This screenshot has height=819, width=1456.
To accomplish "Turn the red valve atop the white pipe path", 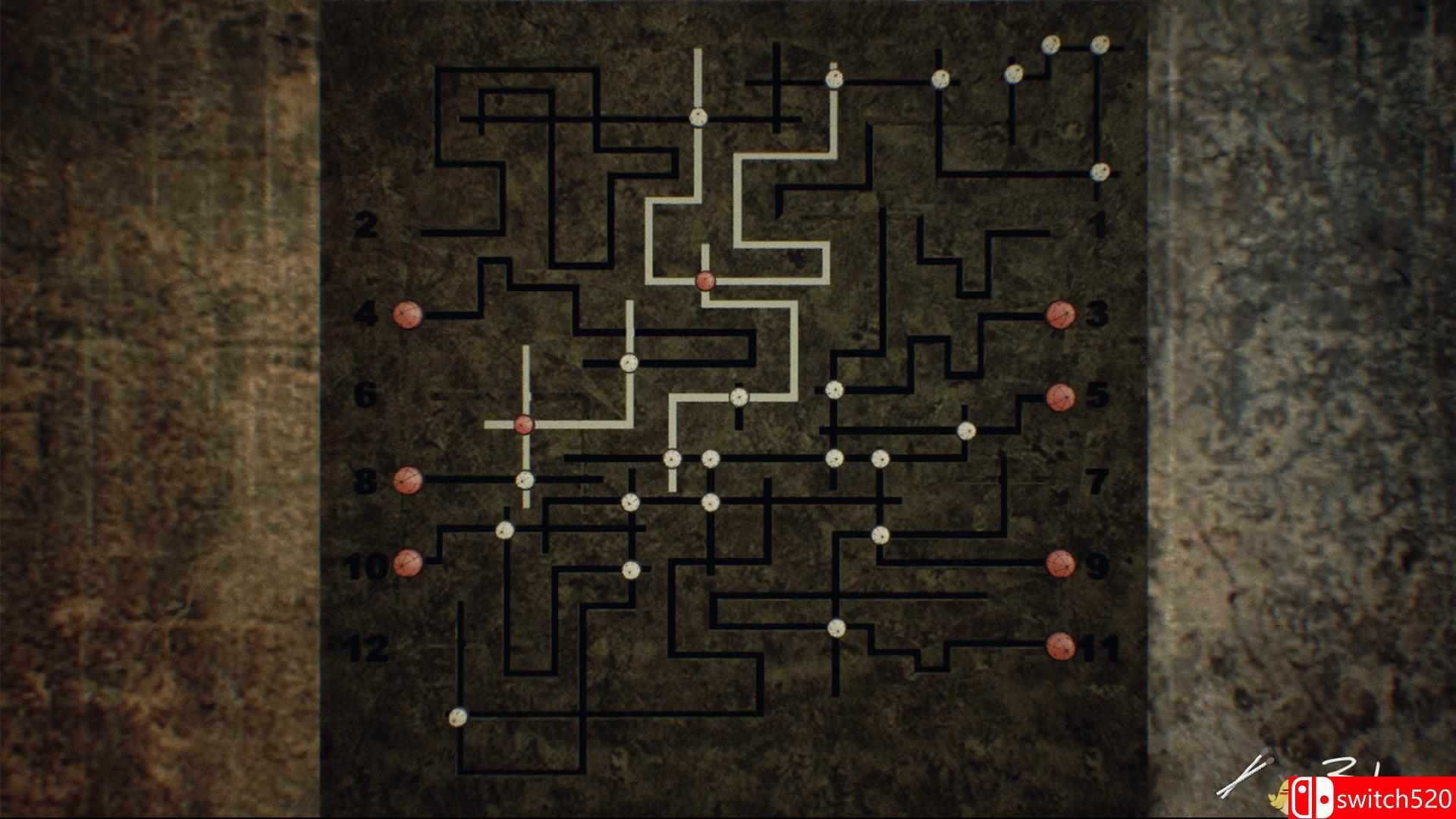I will (705, 281).
